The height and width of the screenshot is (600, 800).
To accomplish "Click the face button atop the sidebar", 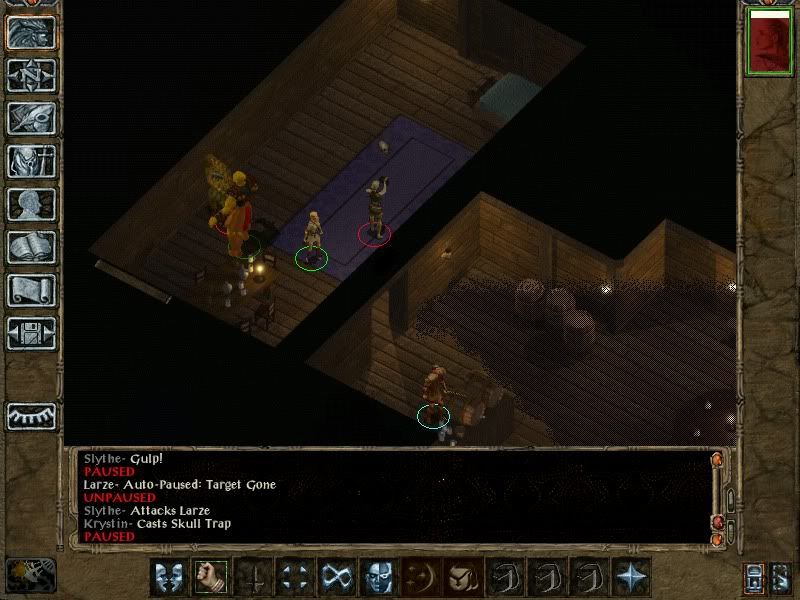I will tap(31, 32).
